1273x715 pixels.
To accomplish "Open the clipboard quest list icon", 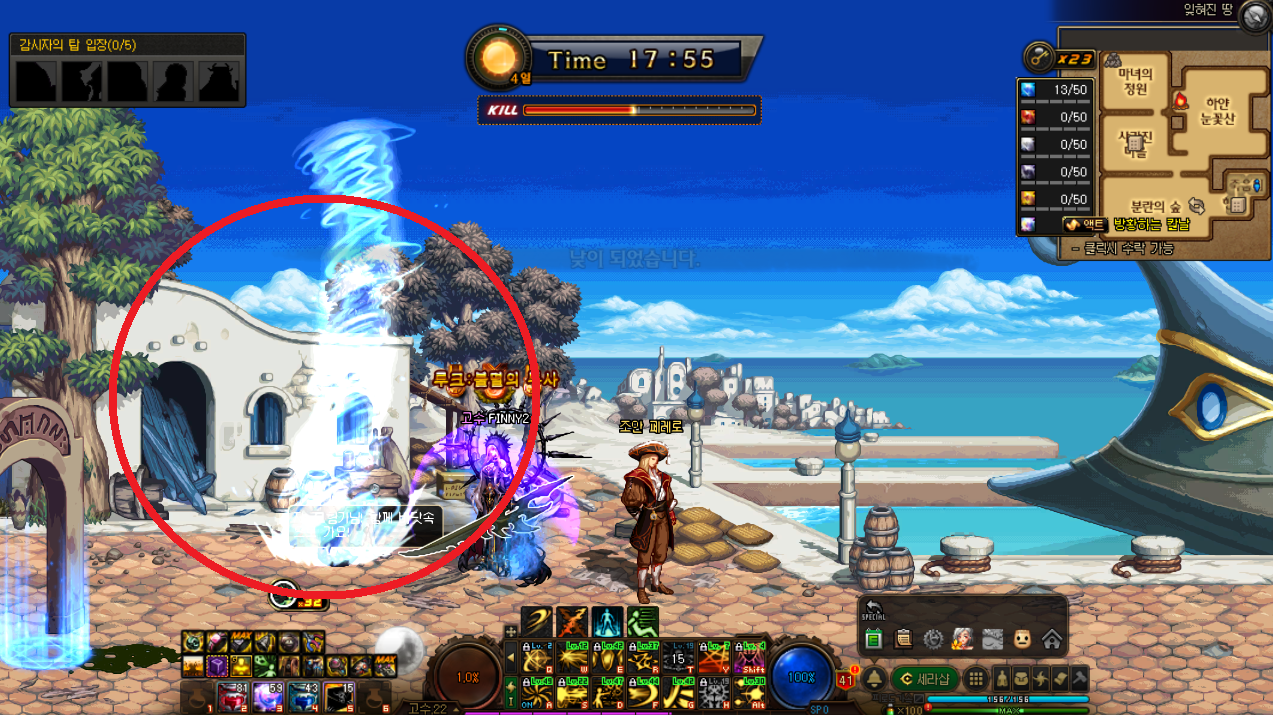I will (x=903, y=638).
